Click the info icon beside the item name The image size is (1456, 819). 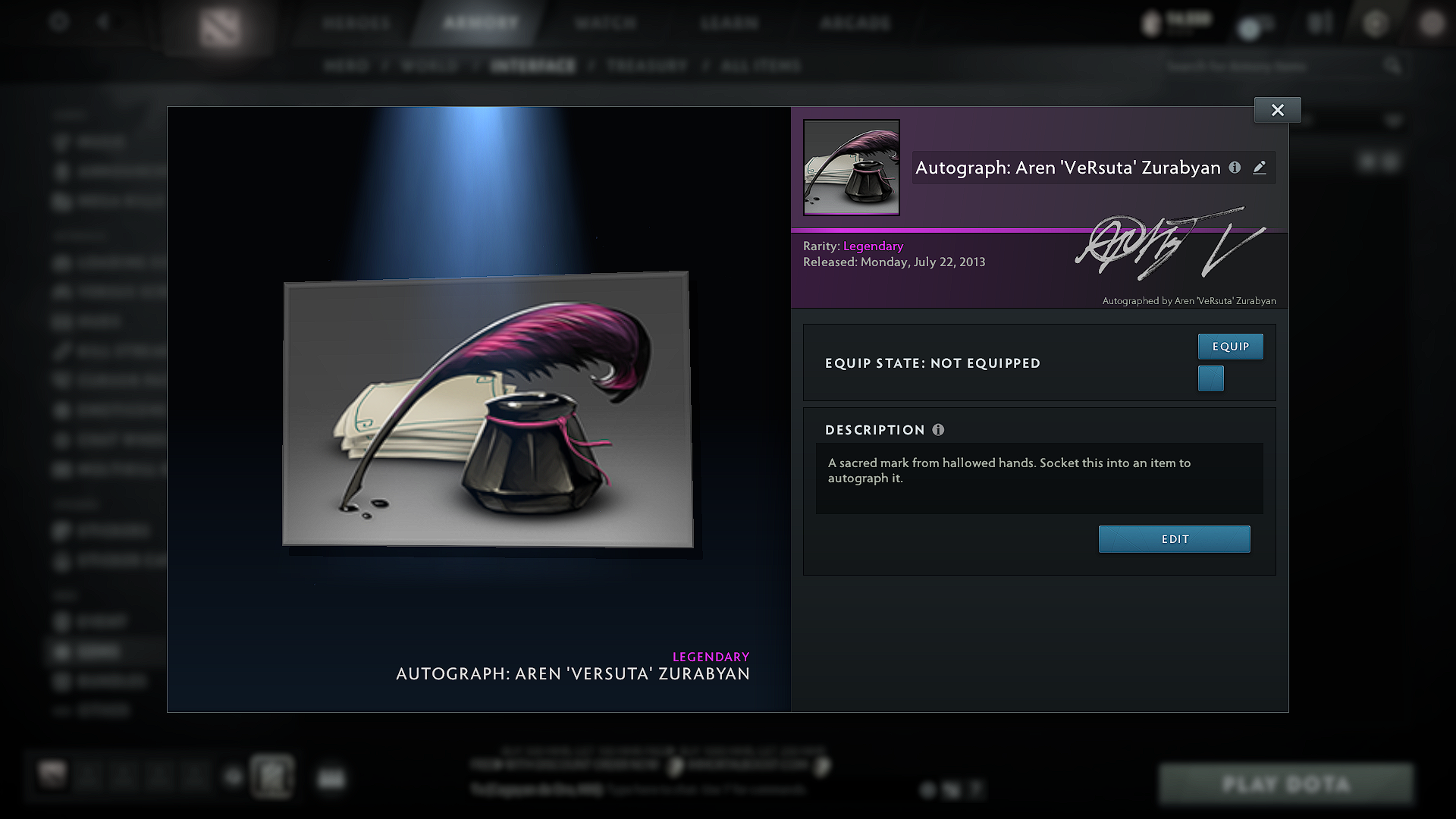[x=1235, y=168]
